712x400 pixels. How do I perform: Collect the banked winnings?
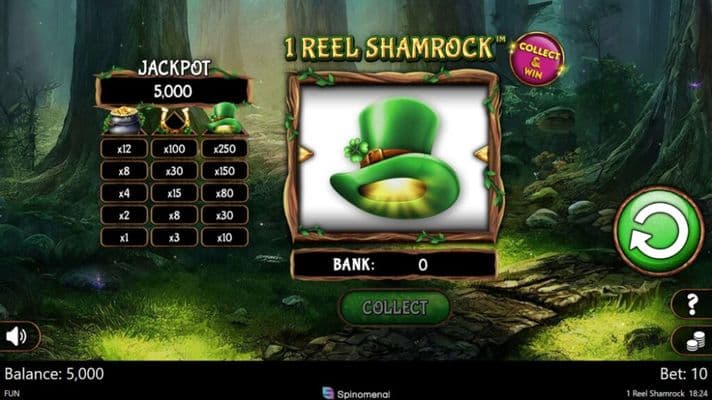[394, 307]
